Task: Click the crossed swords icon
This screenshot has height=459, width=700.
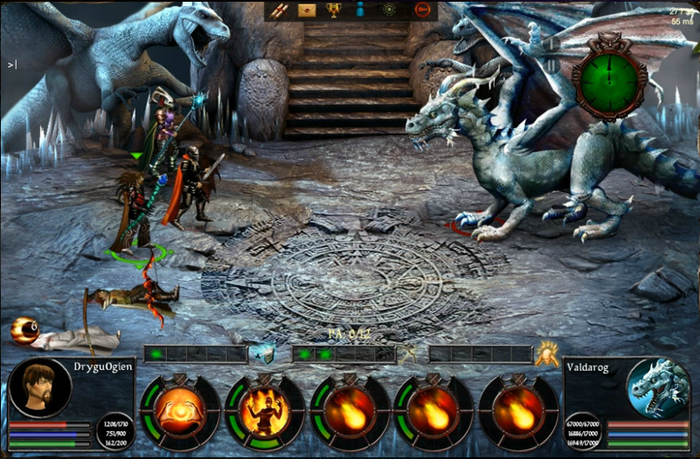Action: pos(408,353)
